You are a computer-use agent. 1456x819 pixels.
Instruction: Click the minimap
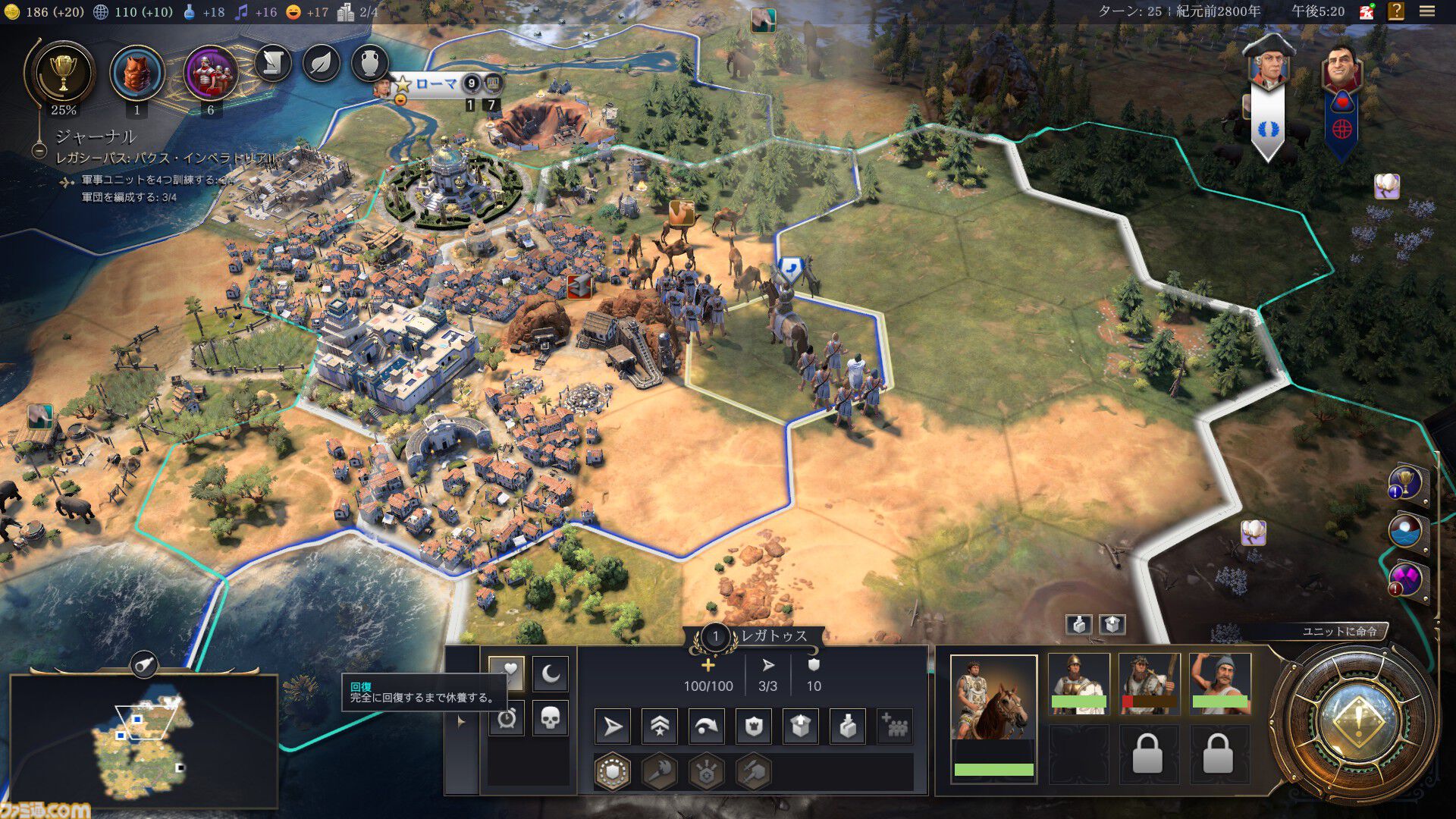(x=144, y=741)
